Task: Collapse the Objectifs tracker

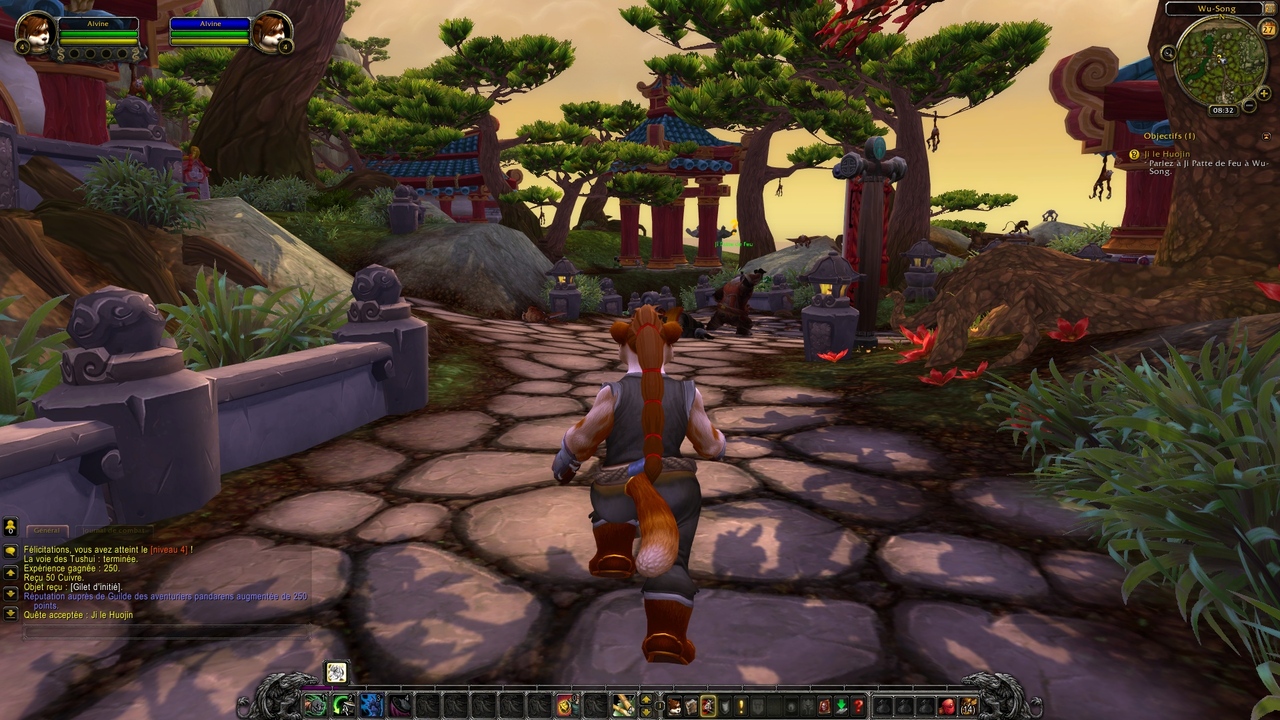Action: click(x=1267, y=136)
